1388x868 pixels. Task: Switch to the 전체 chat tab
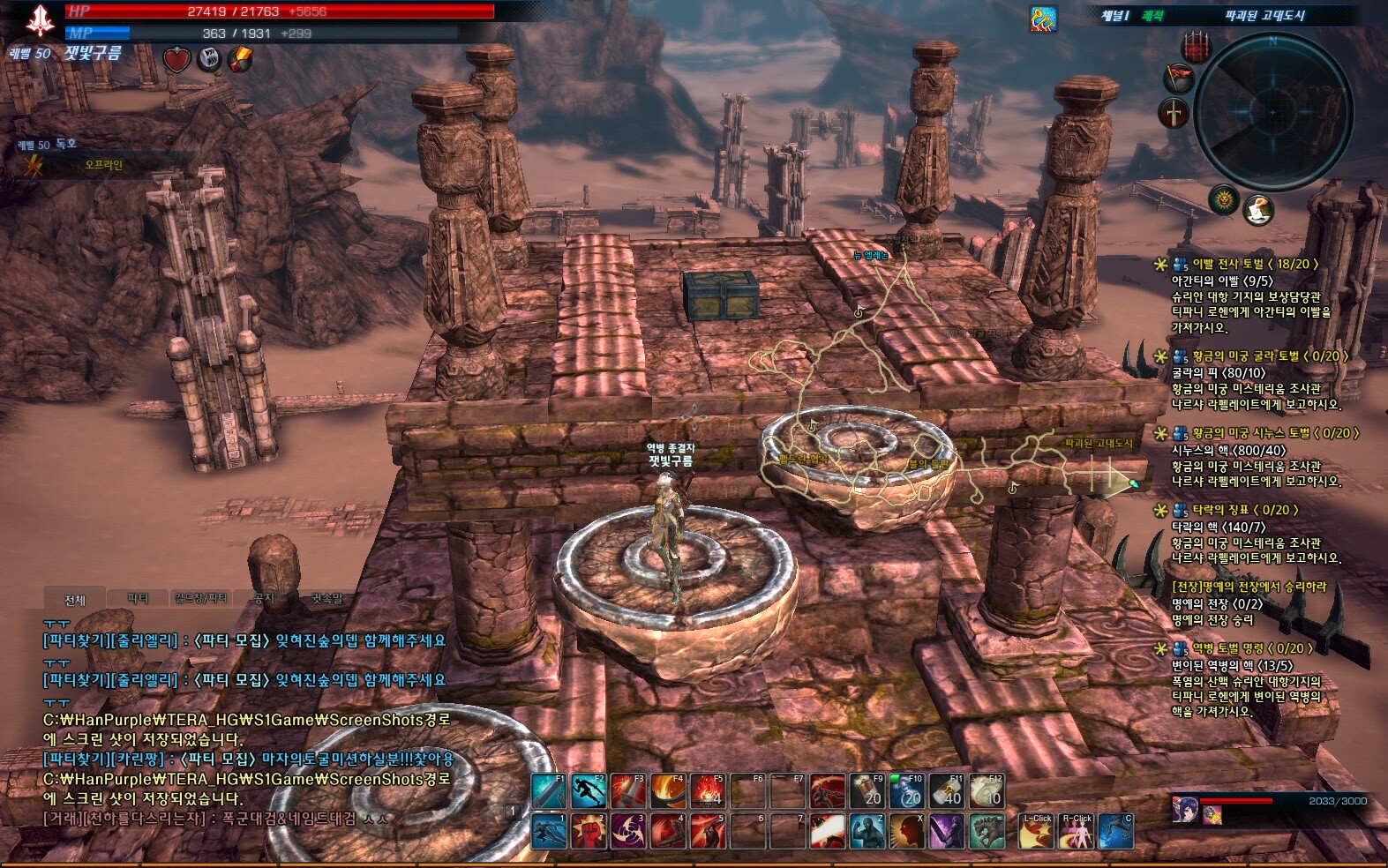click(x=75, y=600)
